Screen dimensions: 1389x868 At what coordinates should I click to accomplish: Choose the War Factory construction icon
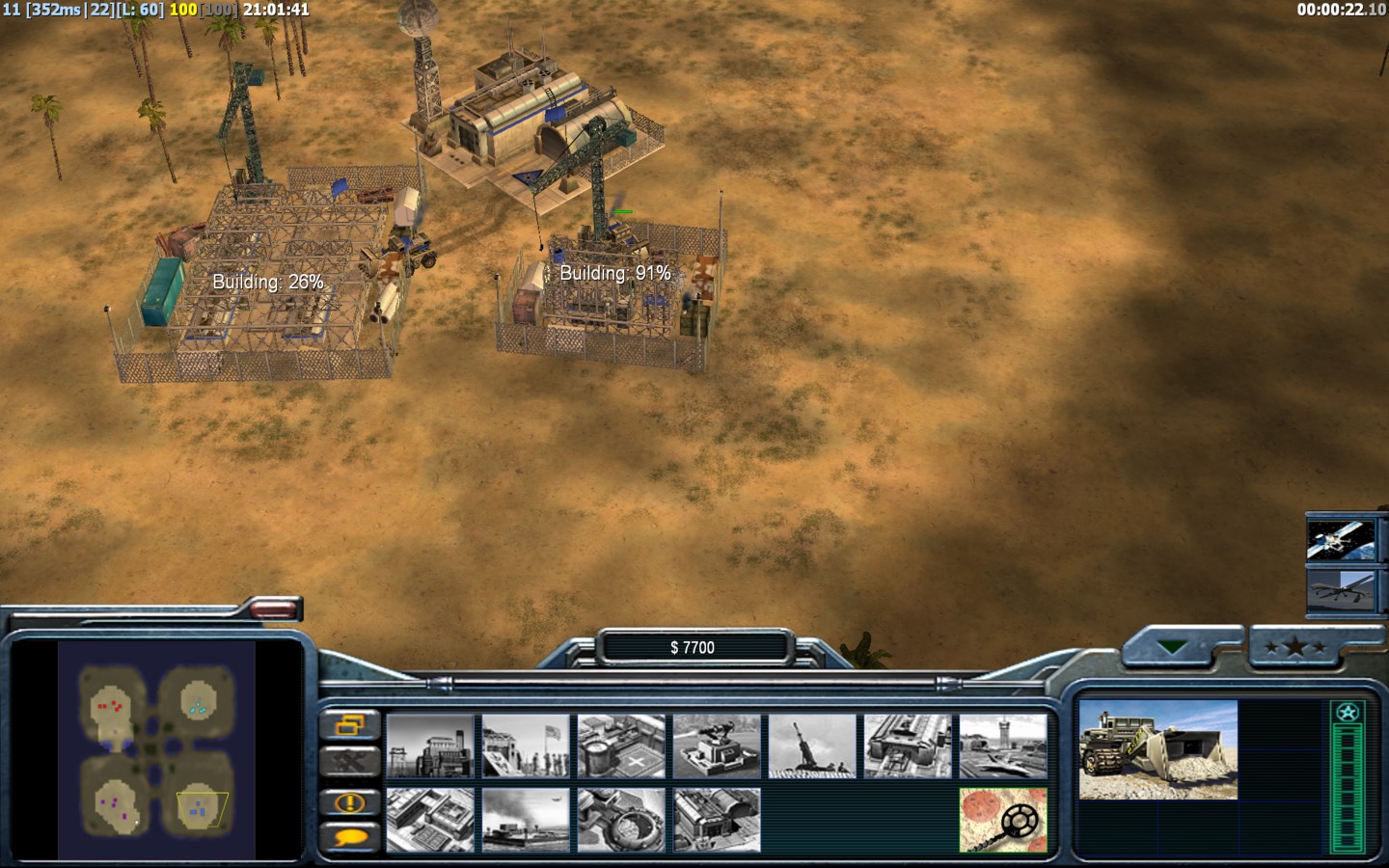(x=908, y=746)
